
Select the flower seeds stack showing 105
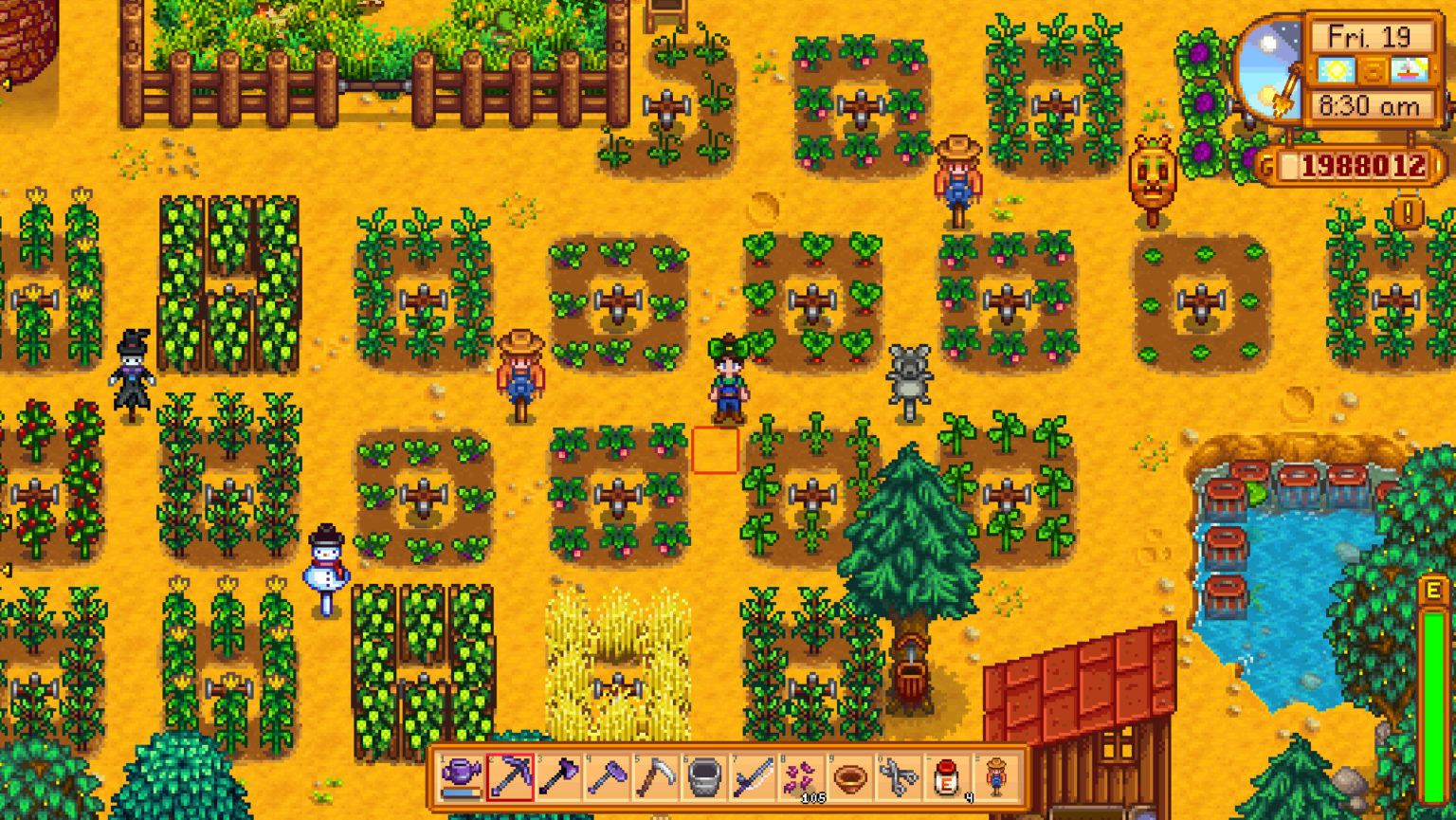801,775
